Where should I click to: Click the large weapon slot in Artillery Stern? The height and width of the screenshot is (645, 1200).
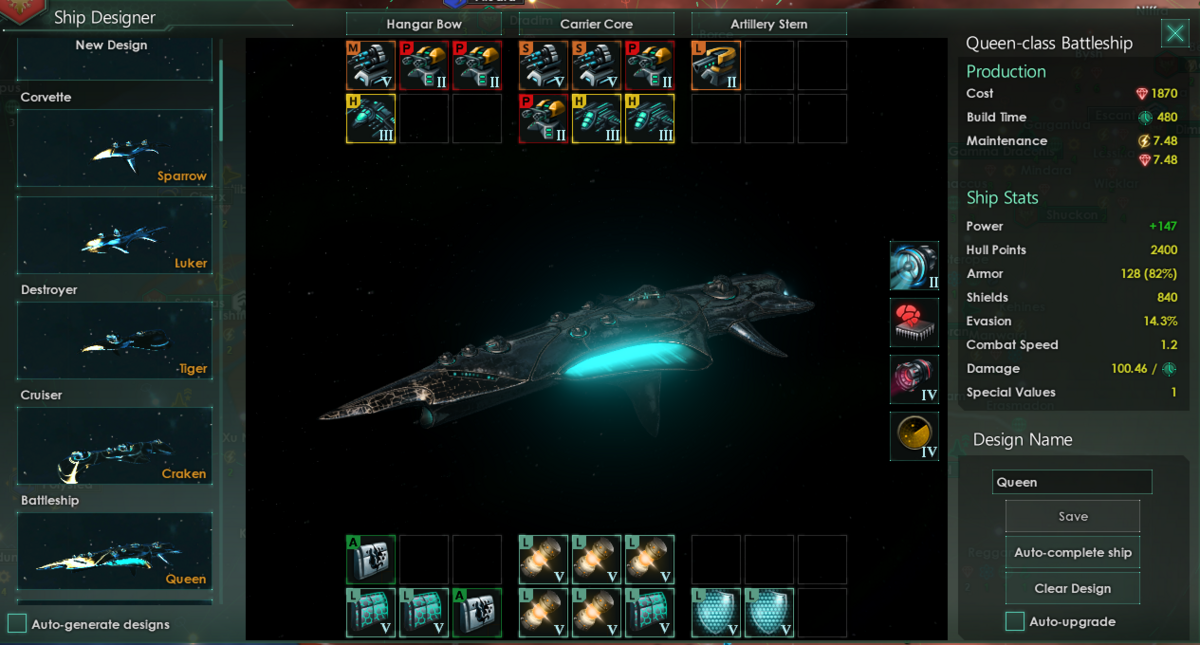tap(716, 65)
